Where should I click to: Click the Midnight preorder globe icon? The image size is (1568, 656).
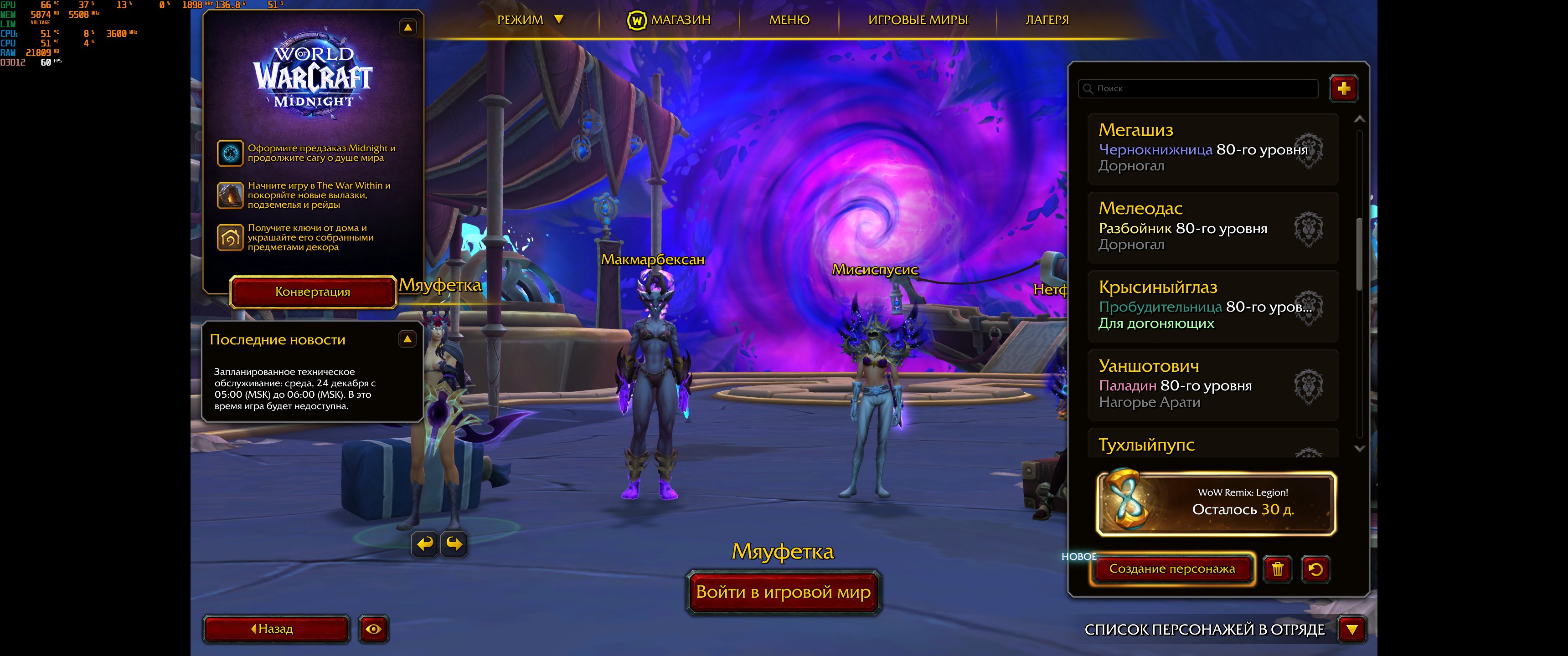coord(231,152)
